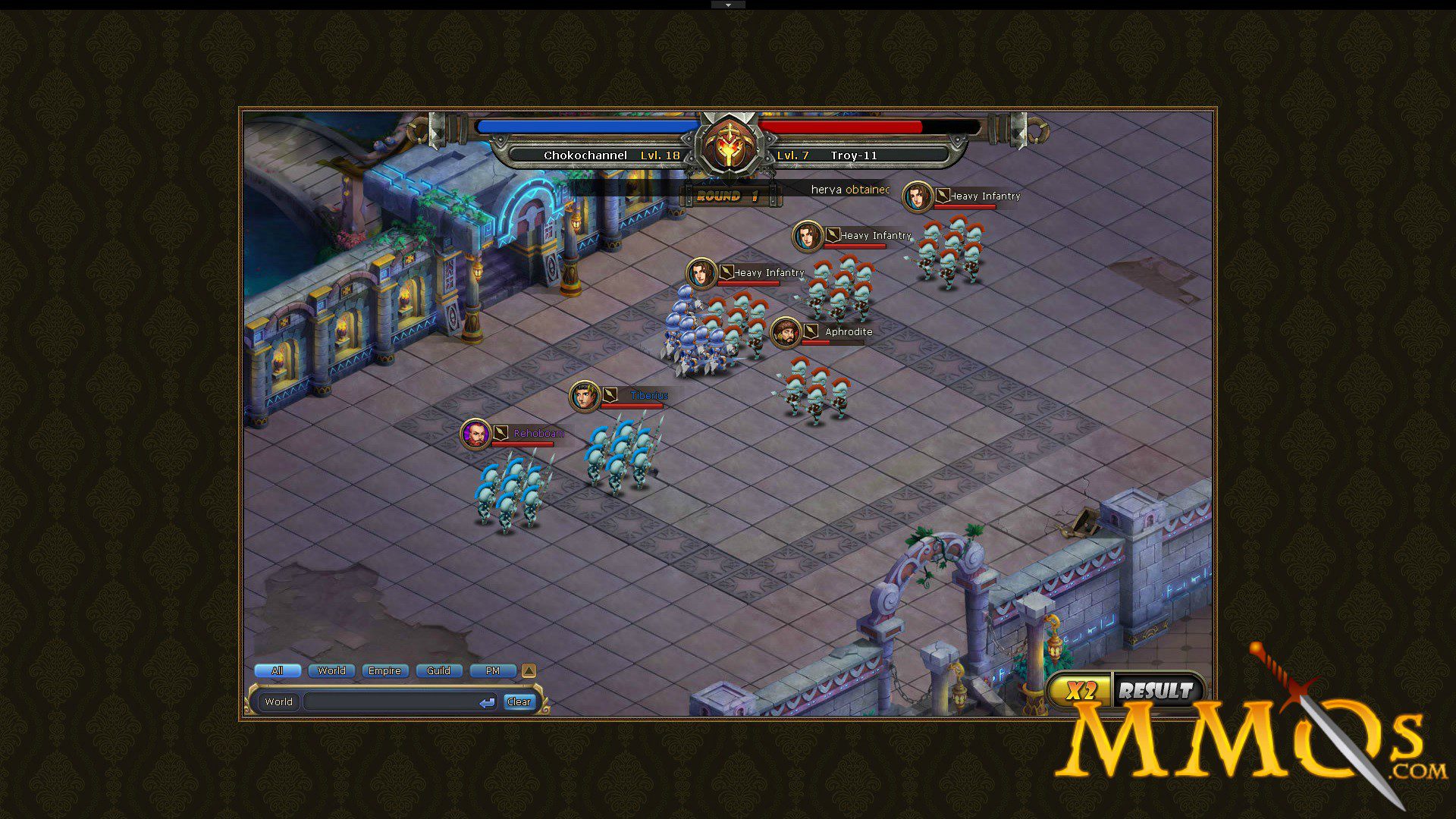
Task: Switch to the Empire chat tab
Action: click(x=384, y=670)
